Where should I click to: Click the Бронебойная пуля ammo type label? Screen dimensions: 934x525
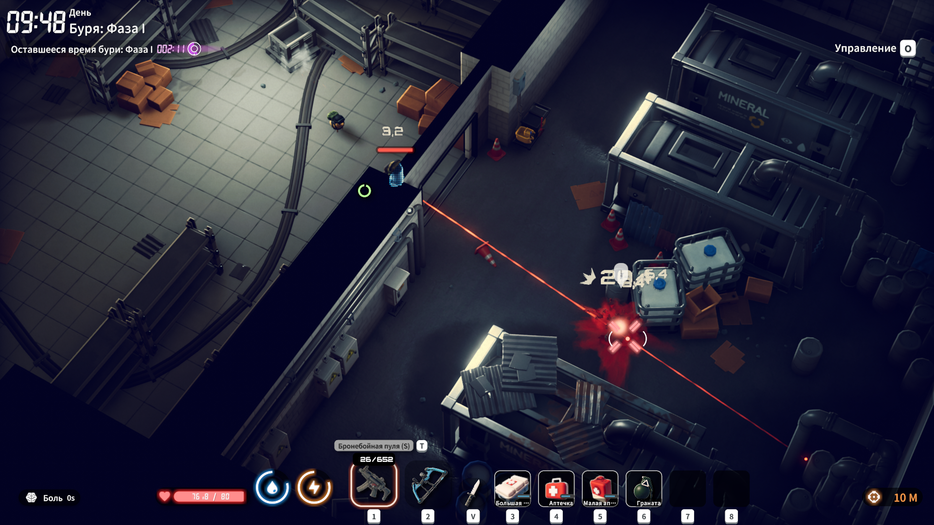tap(374, 446)
